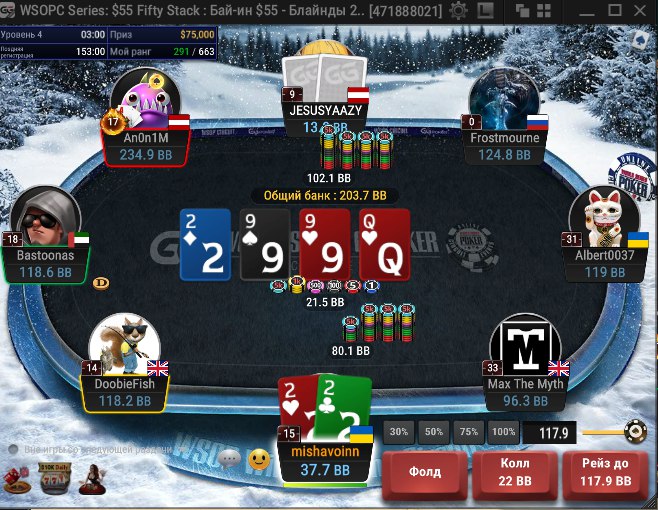
Task: Call 22 BB with the Колл button
Action: point(516,473)
